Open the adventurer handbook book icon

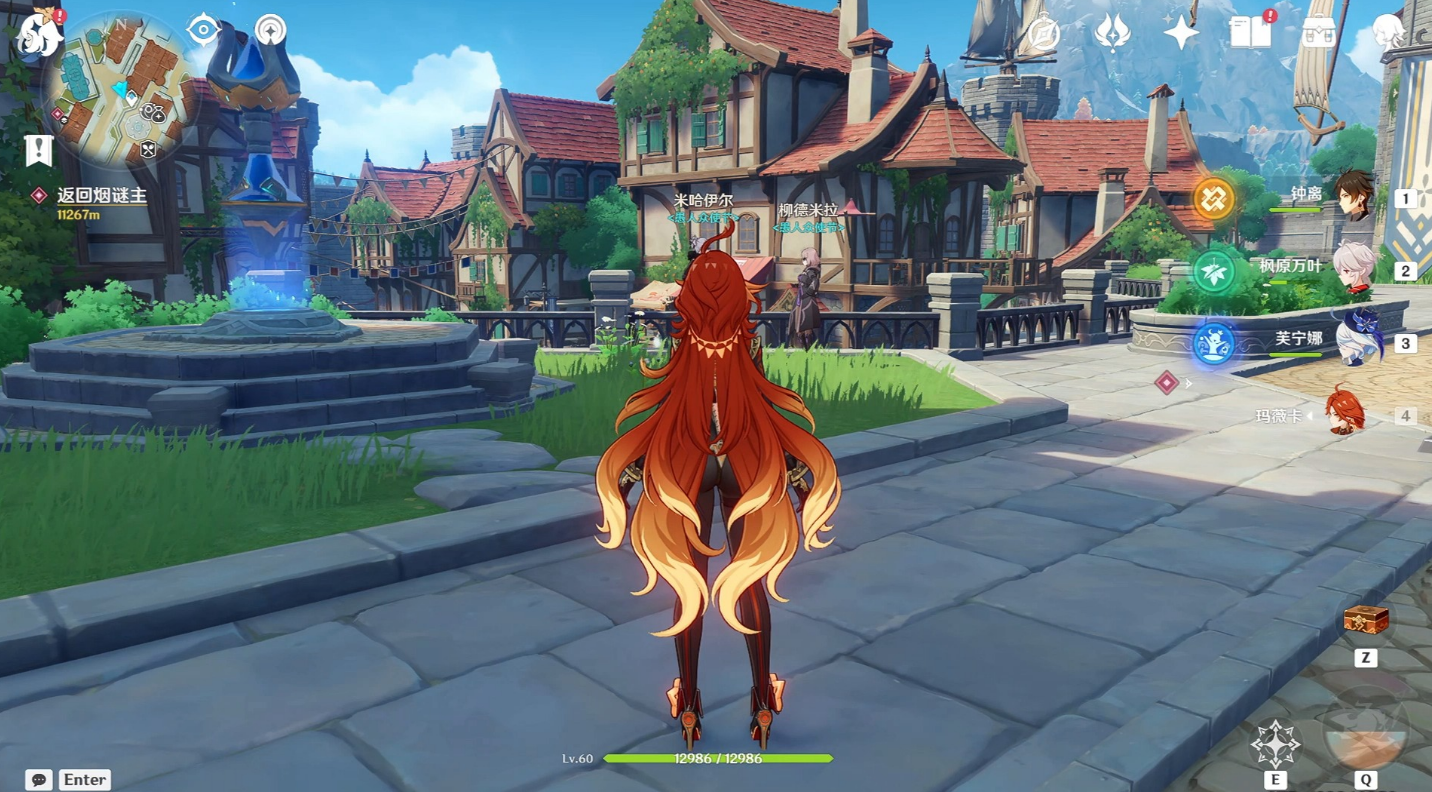(1250, 33)
